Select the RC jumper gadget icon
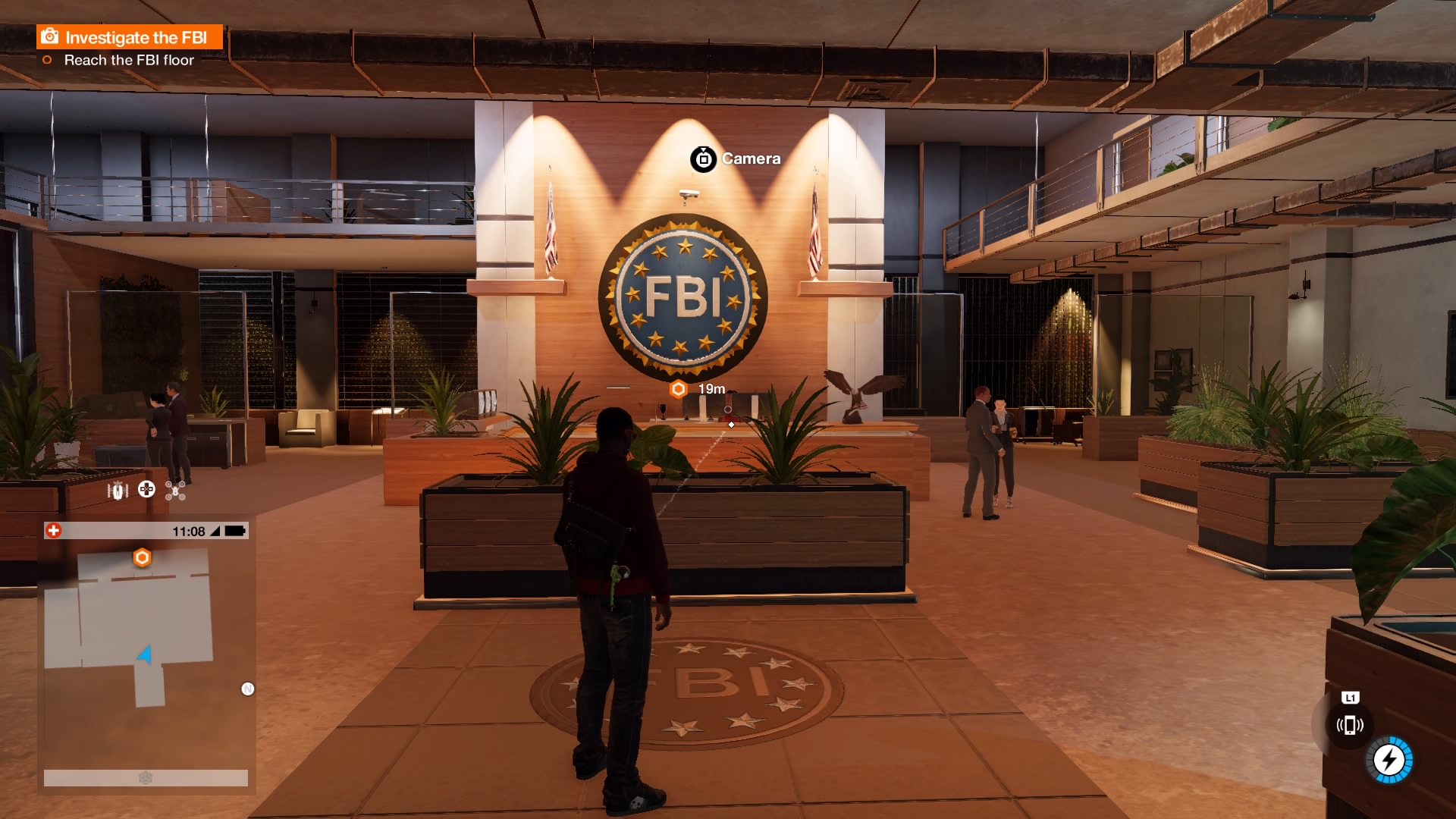Screen dimensions: 1456x819 tap(118, 491)
